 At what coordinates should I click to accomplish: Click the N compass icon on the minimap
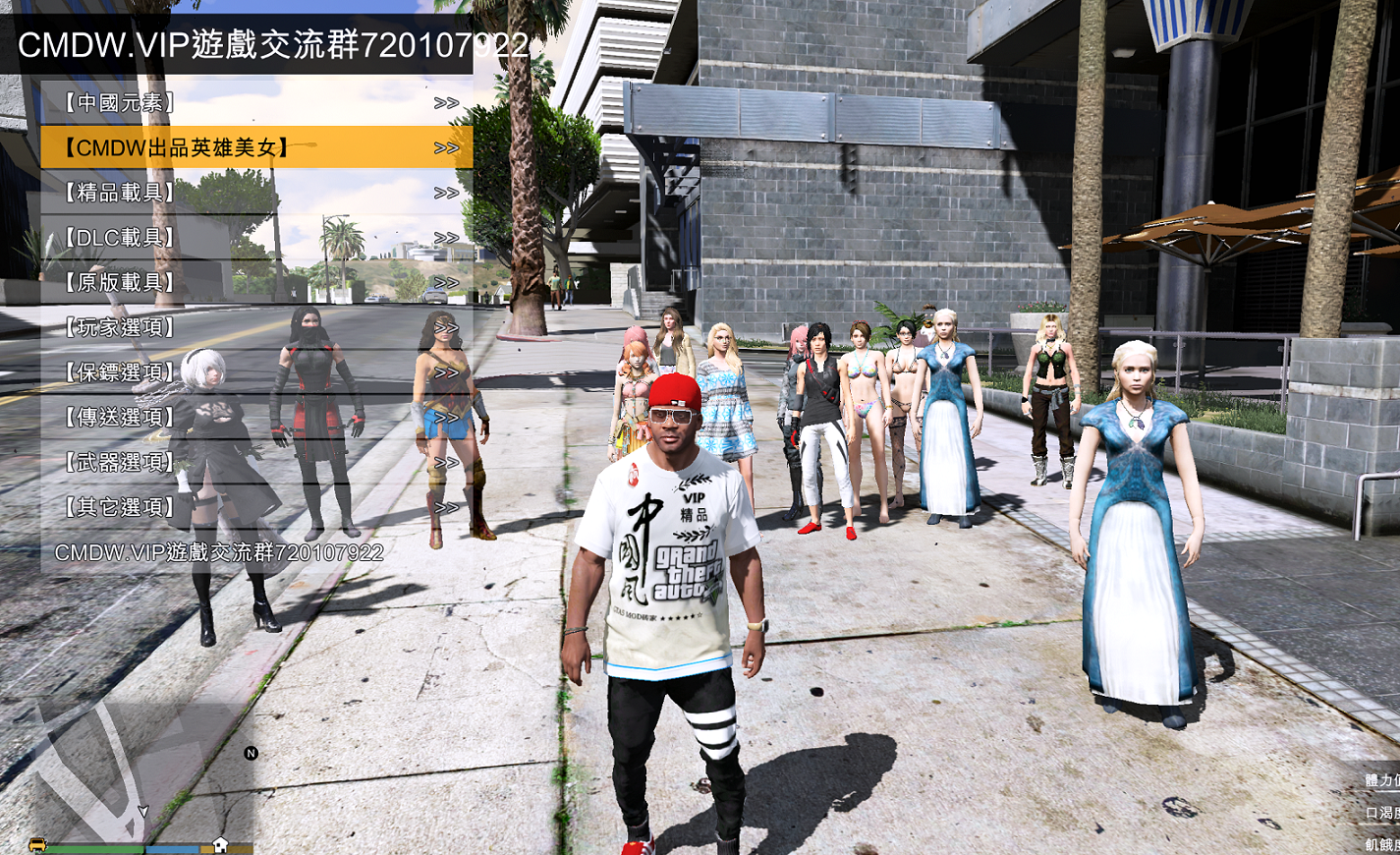tap(252, 753)
